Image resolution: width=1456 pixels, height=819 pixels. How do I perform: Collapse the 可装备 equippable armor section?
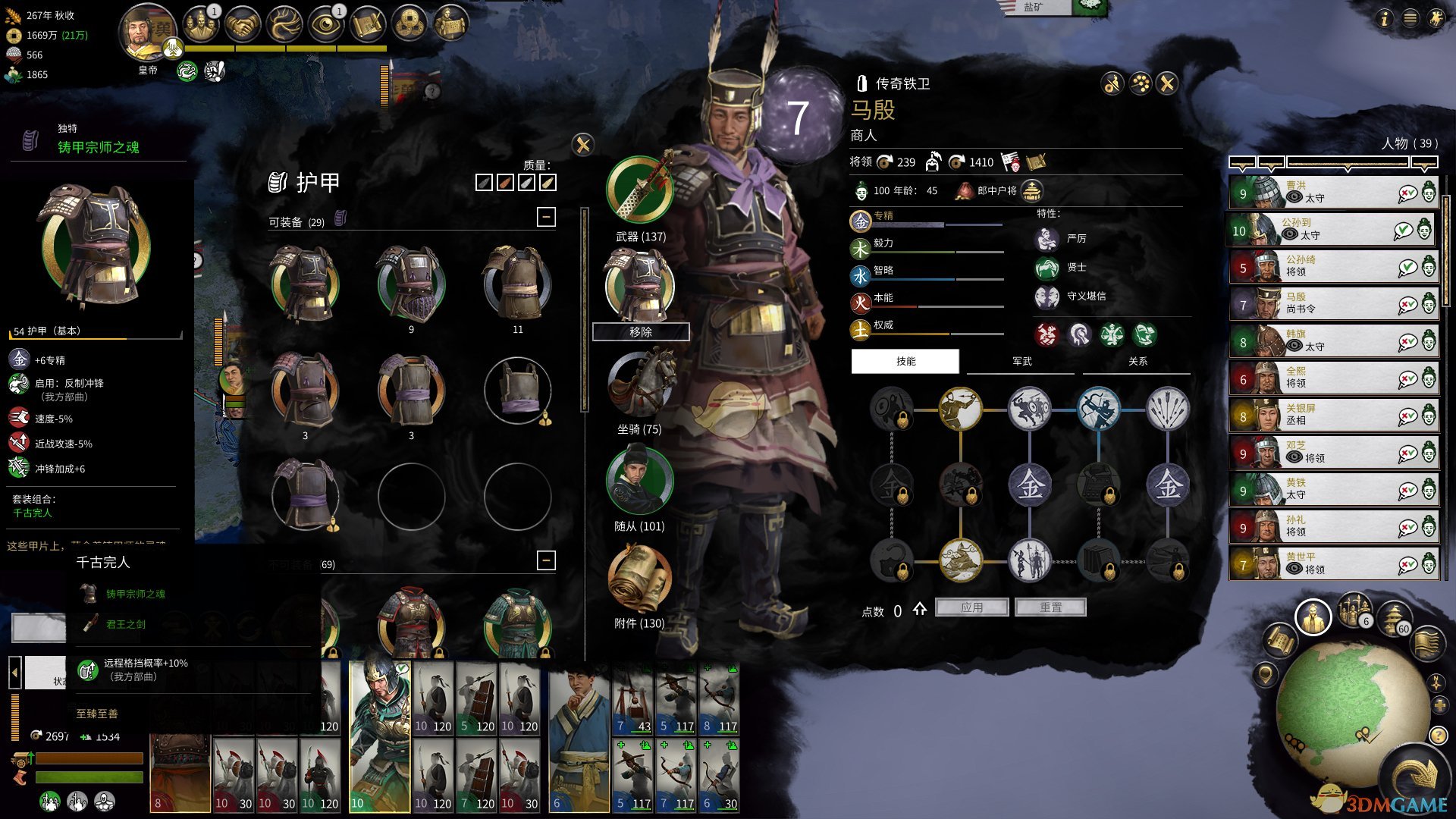click(545, 218)
